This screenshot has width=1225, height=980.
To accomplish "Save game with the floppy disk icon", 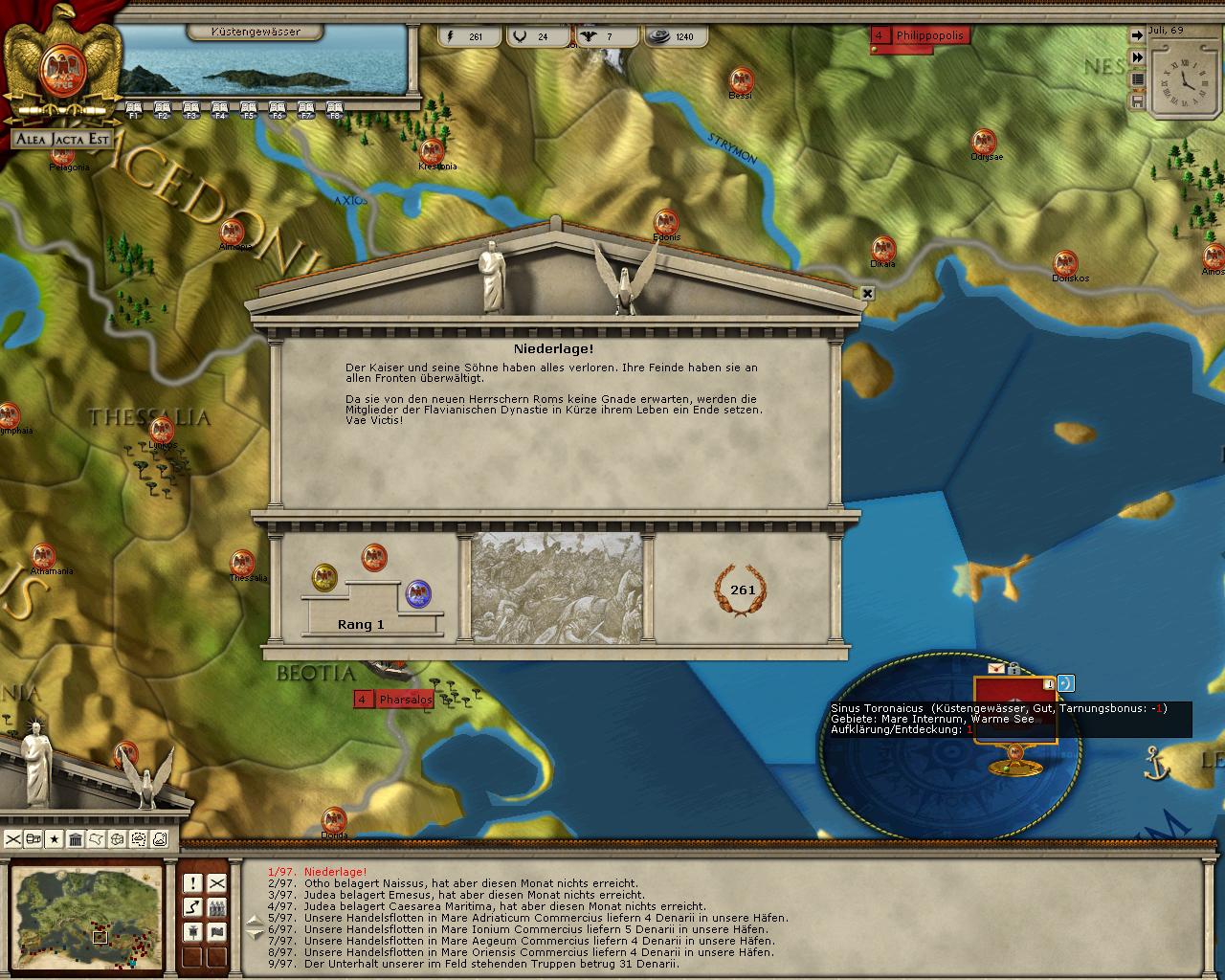I will [1137, 100].
